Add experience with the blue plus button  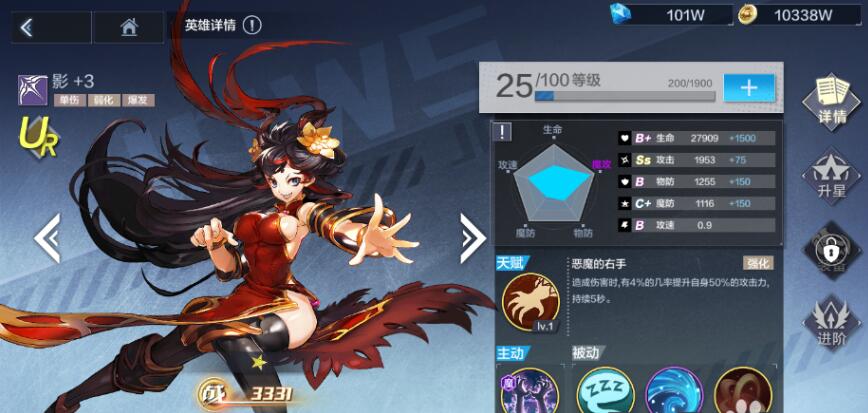[x=749, y=87]
